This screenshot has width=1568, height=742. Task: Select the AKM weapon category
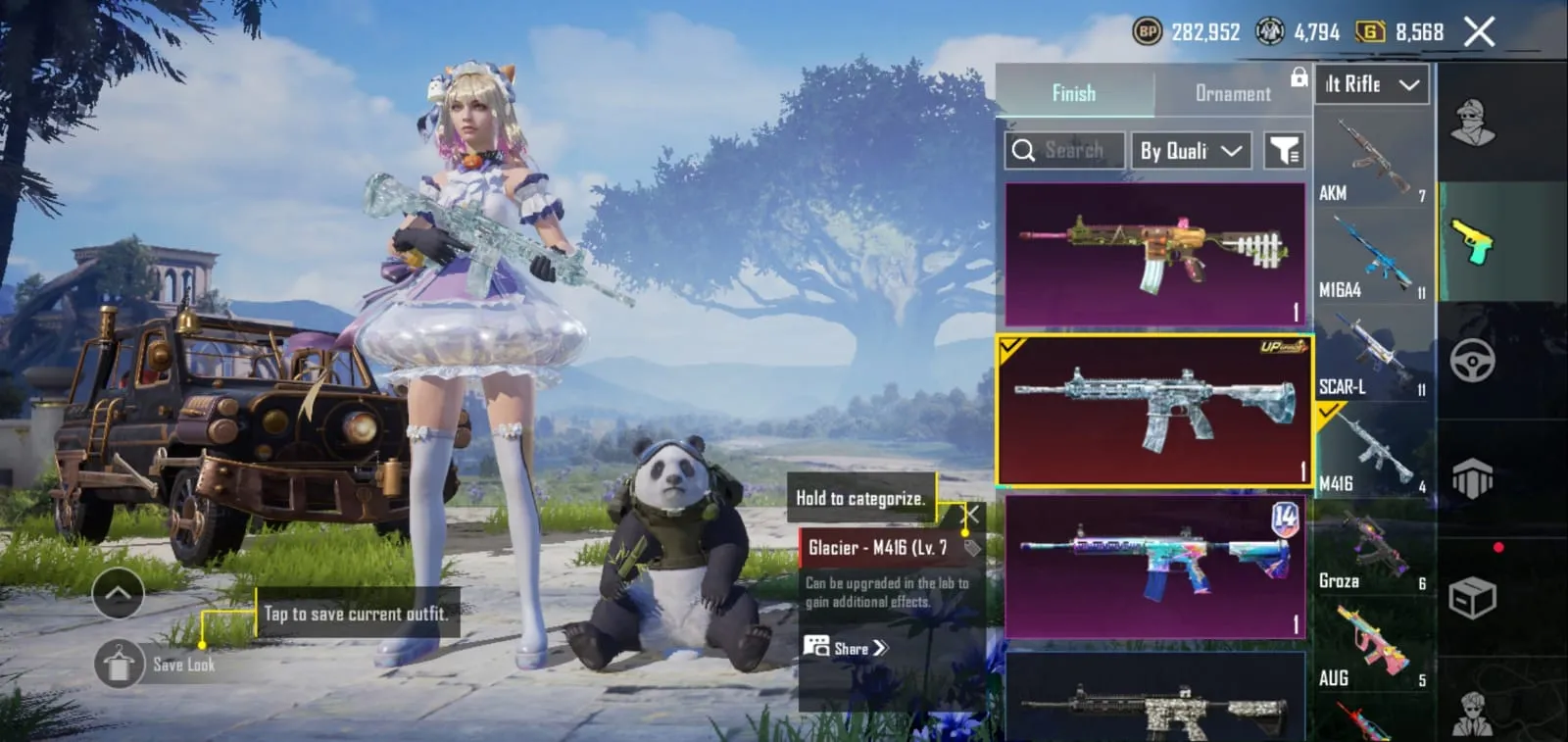pos(1370,157)
